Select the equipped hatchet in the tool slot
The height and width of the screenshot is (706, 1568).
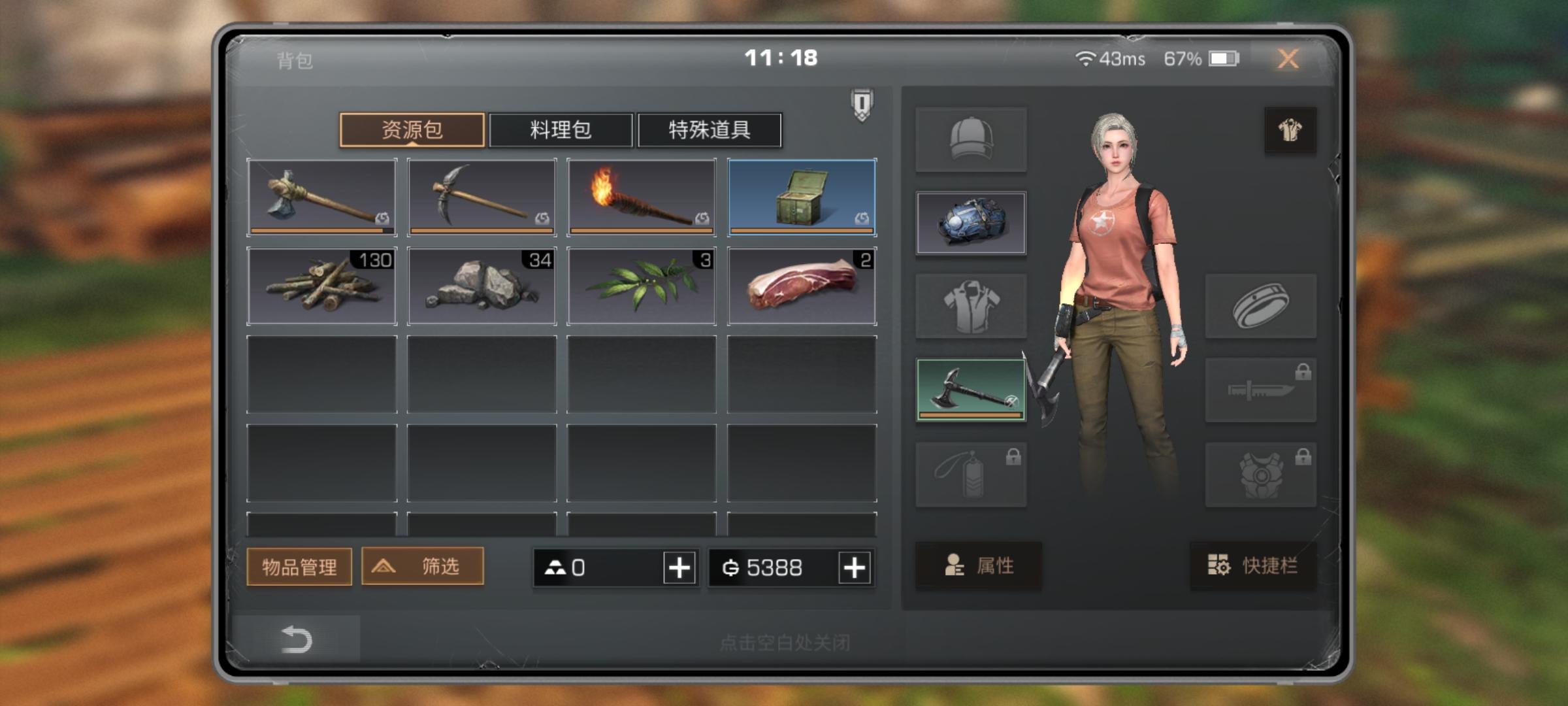[x=972, y=390]
